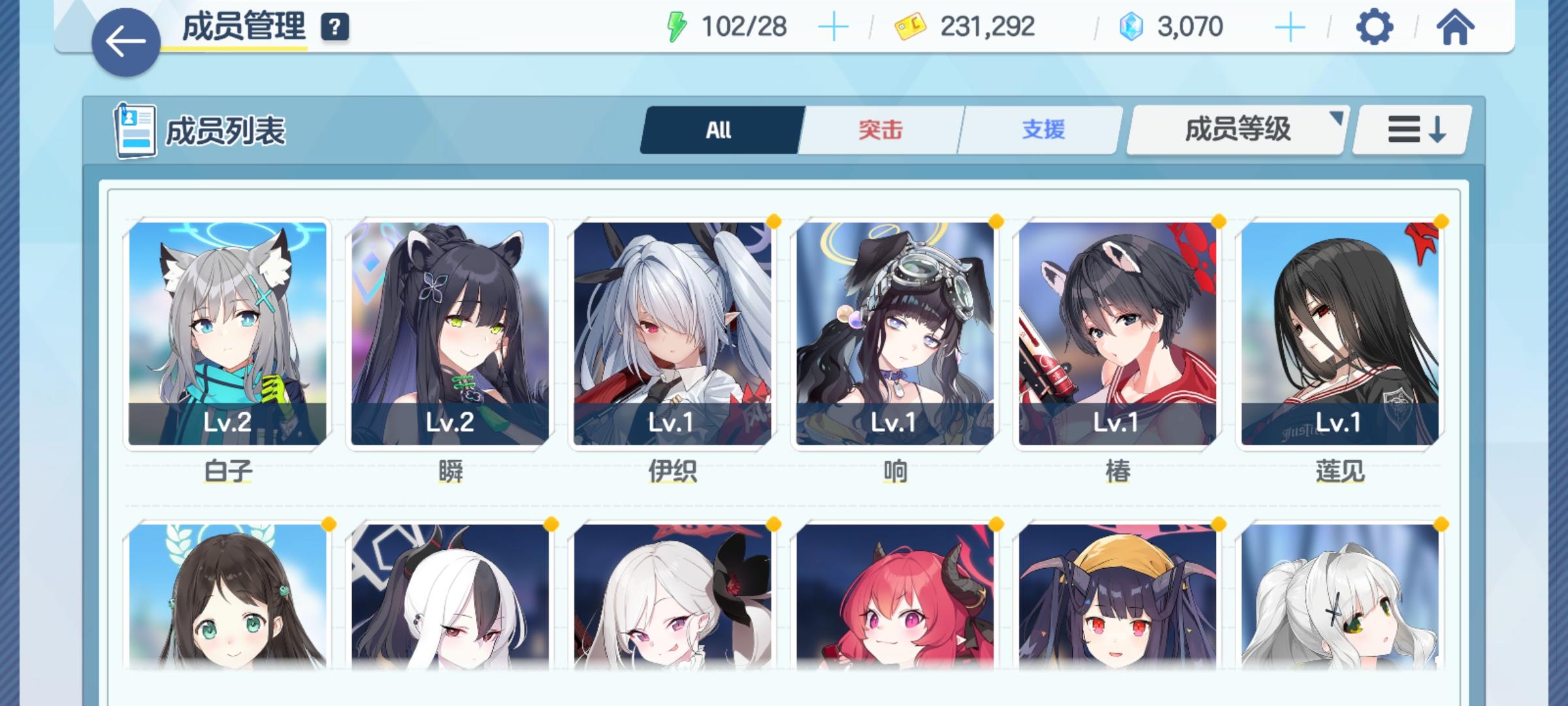Expand gem purchase with the plus sign

[x=1289, y=27]
